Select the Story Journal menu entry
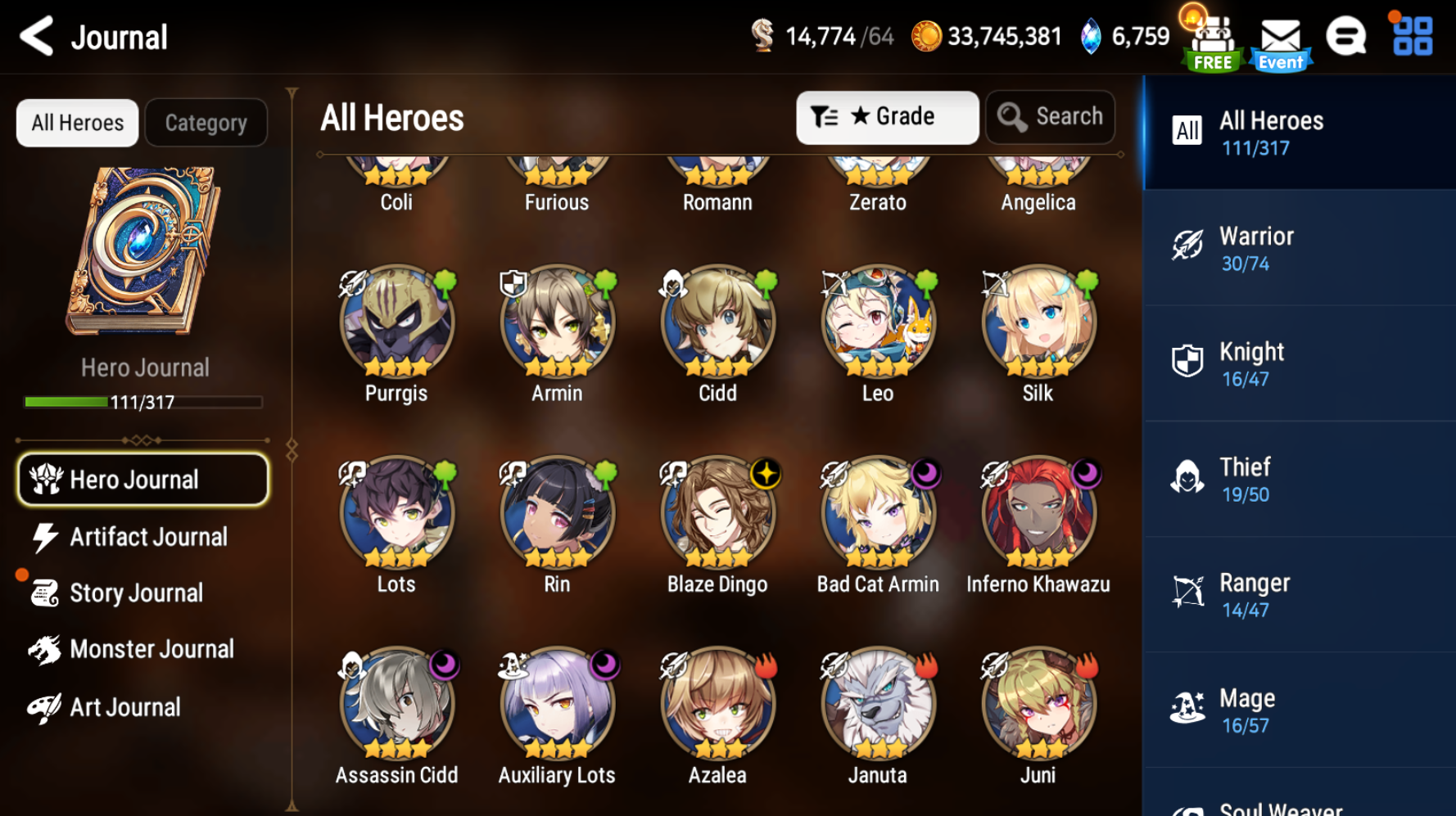Image resolution: width=1456 pixels, height=816 pixels. click(x=136, y=592)
